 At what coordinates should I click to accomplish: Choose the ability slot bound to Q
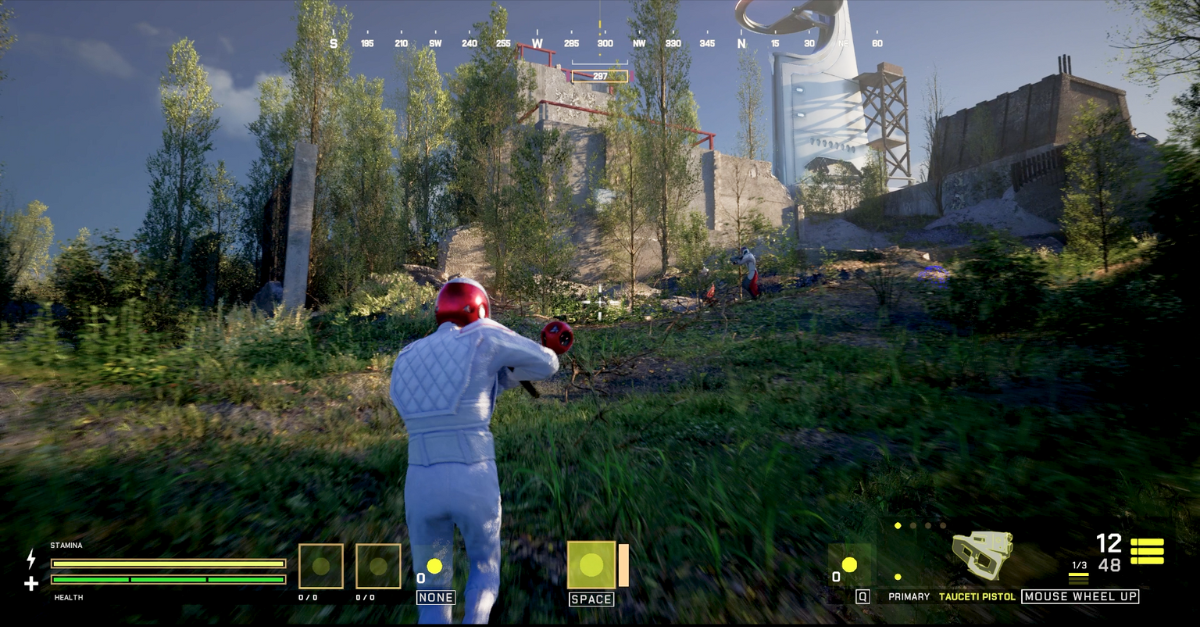point(850,565)
